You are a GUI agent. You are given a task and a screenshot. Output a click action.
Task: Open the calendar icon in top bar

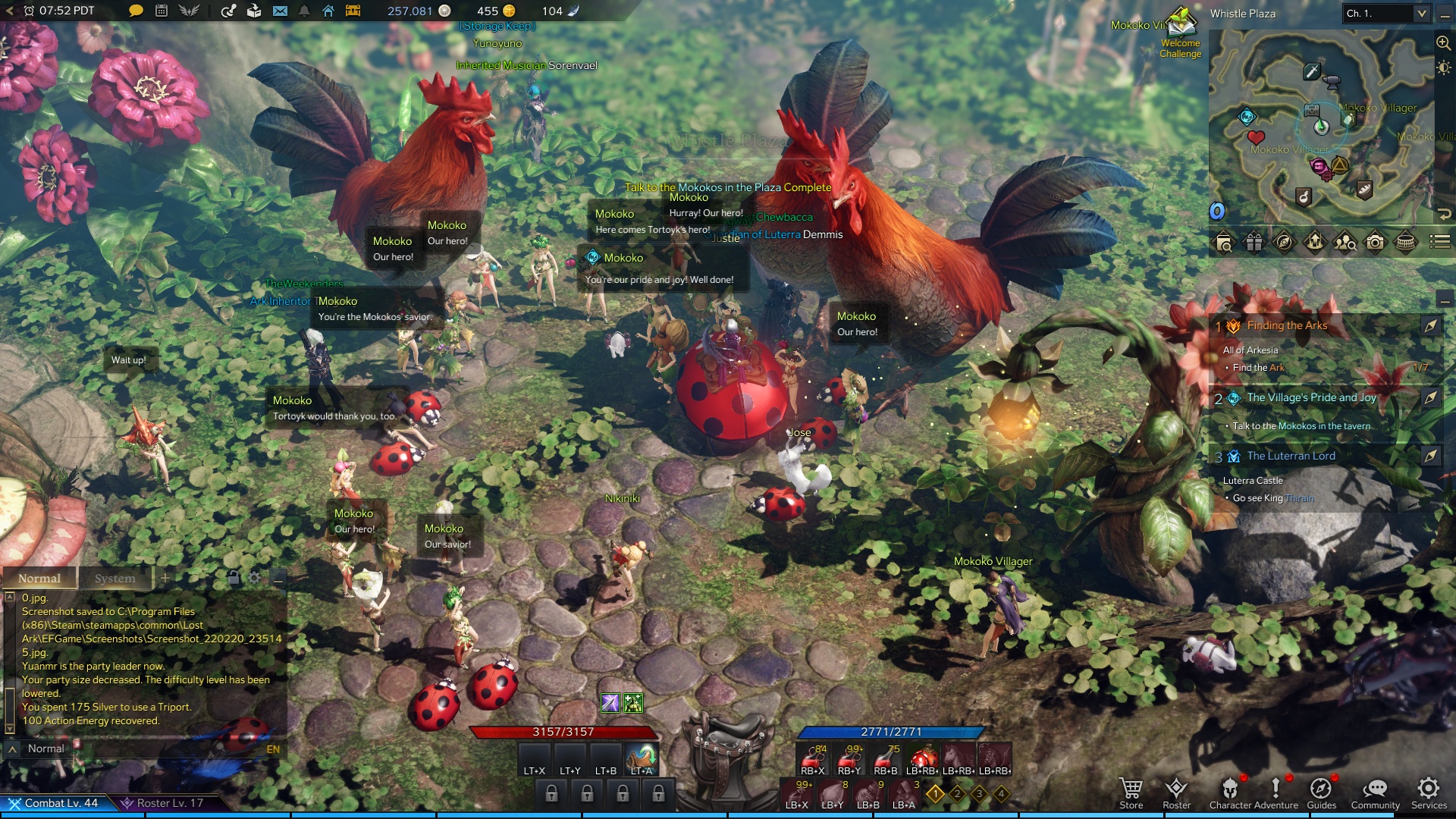[162, 11]
